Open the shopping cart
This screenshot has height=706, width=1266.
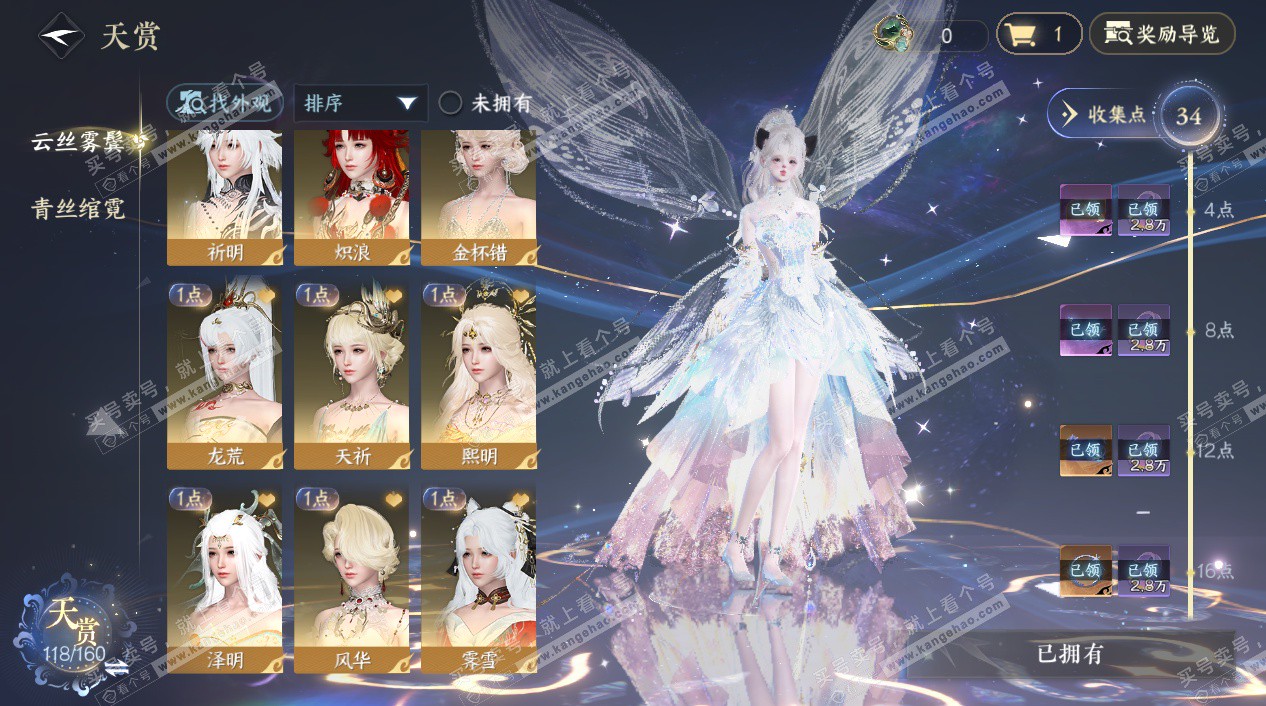(1038, 35)
